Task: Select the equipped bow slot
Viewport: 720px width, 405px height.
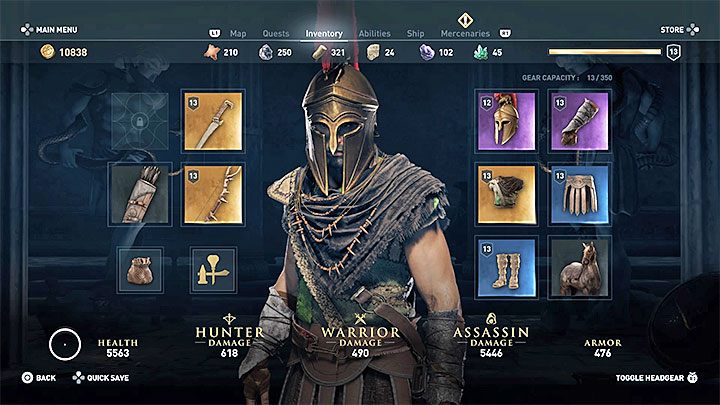Action: click(213, 193)
